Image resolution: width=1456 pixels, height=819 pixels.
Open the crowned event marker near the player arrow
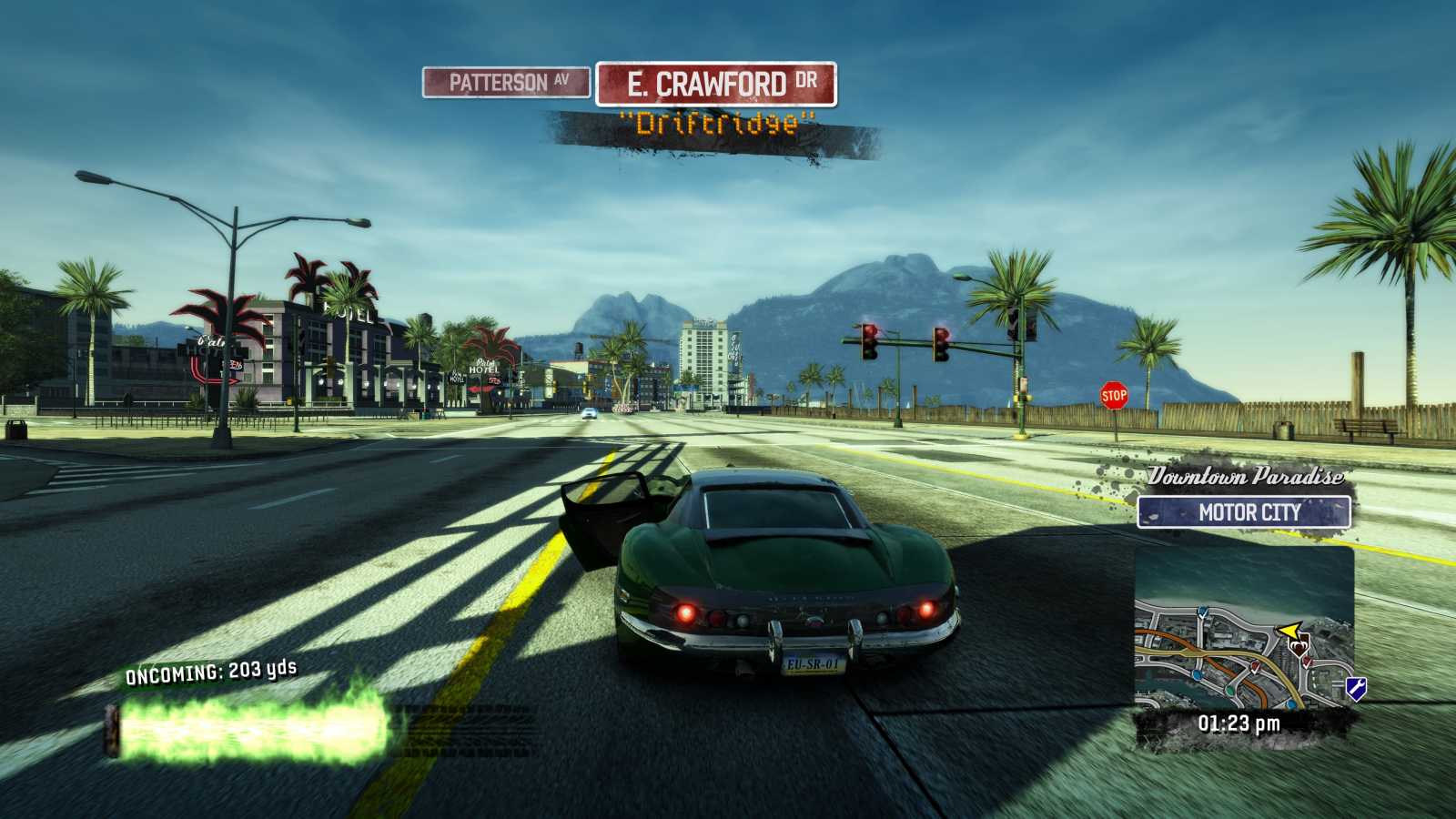[x=1299, y=645]
